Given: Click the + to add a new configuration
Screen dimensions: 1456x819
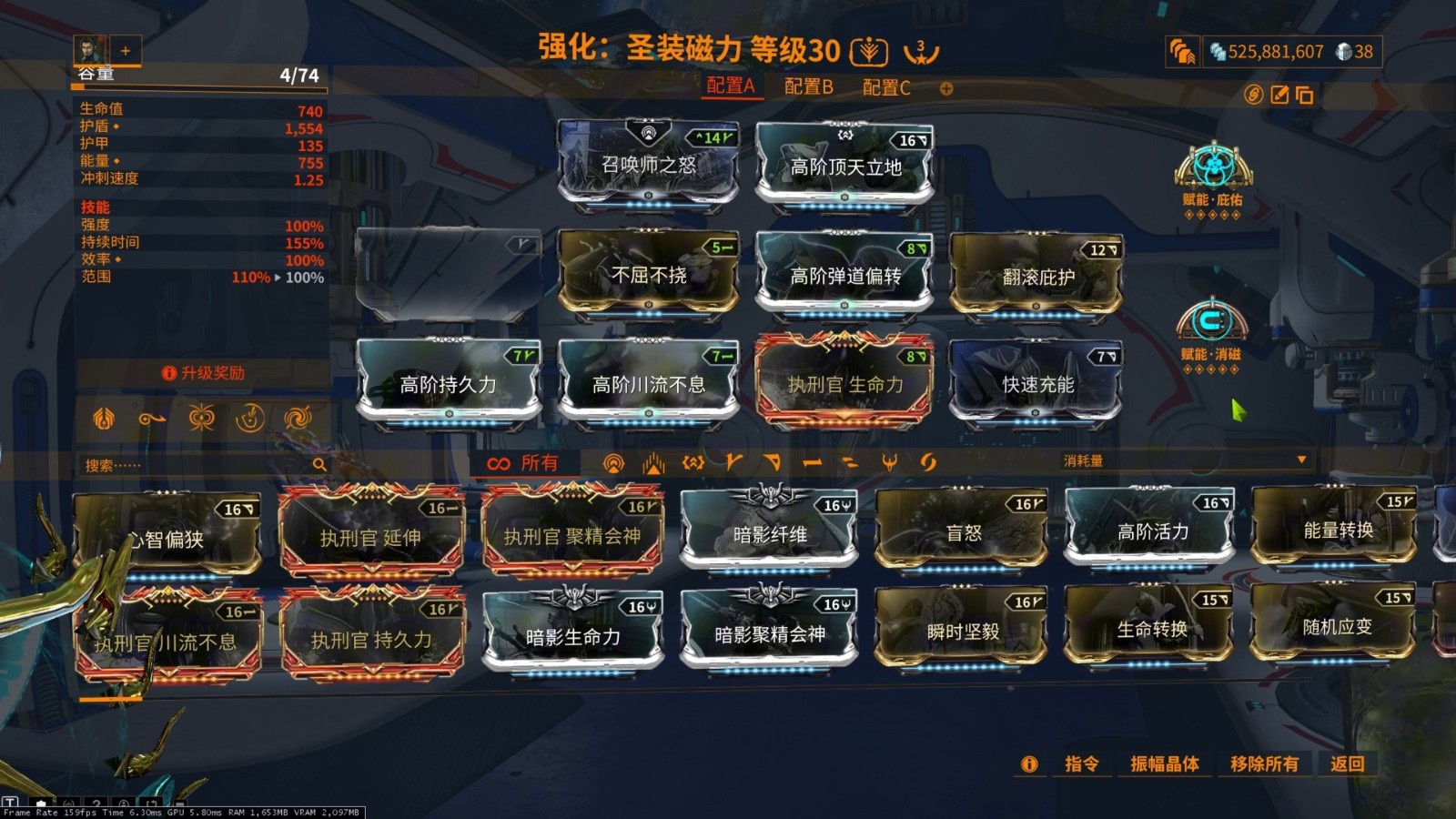Looking at the screenshot, I should pyautogui.click(x=946, y=88).
